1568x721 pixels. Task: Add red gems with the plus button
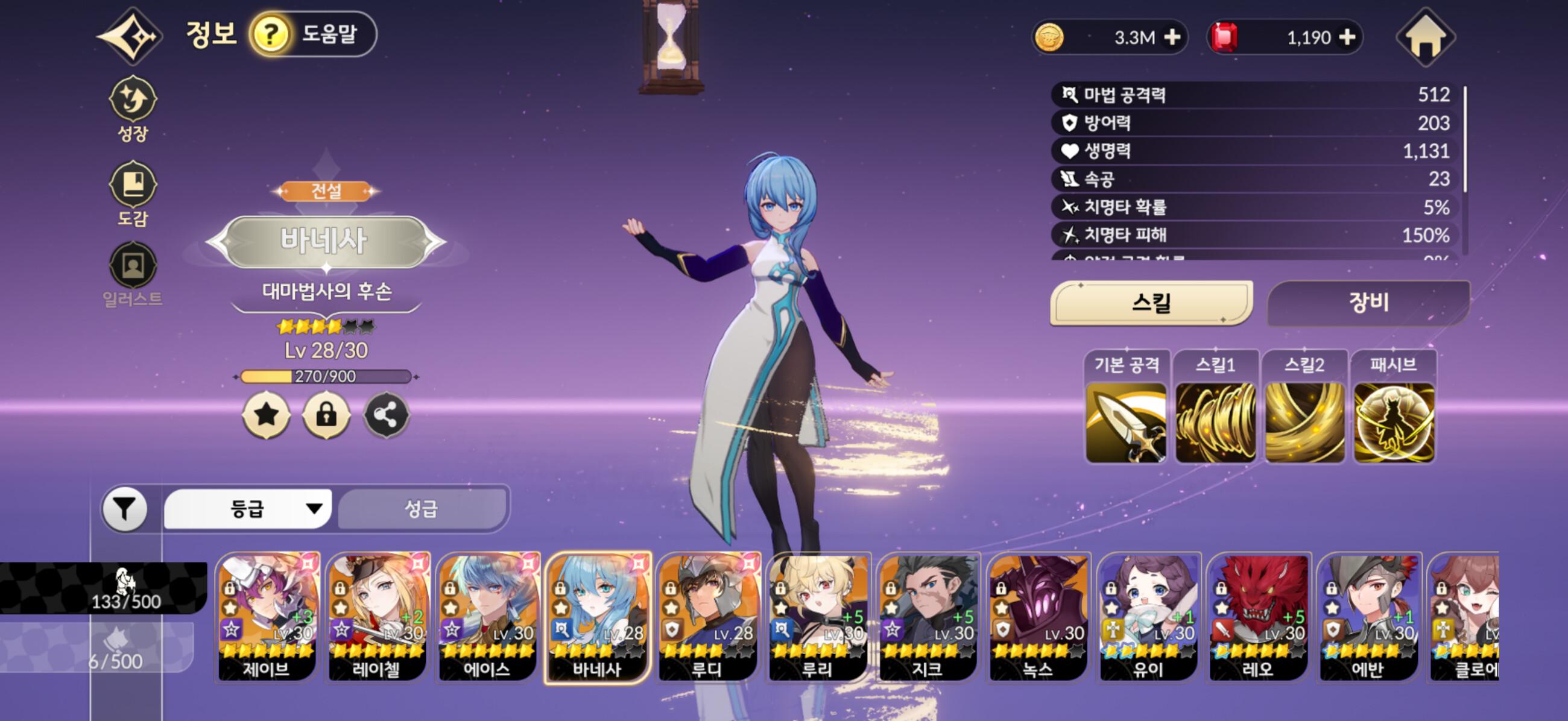tap(1347, 38)
